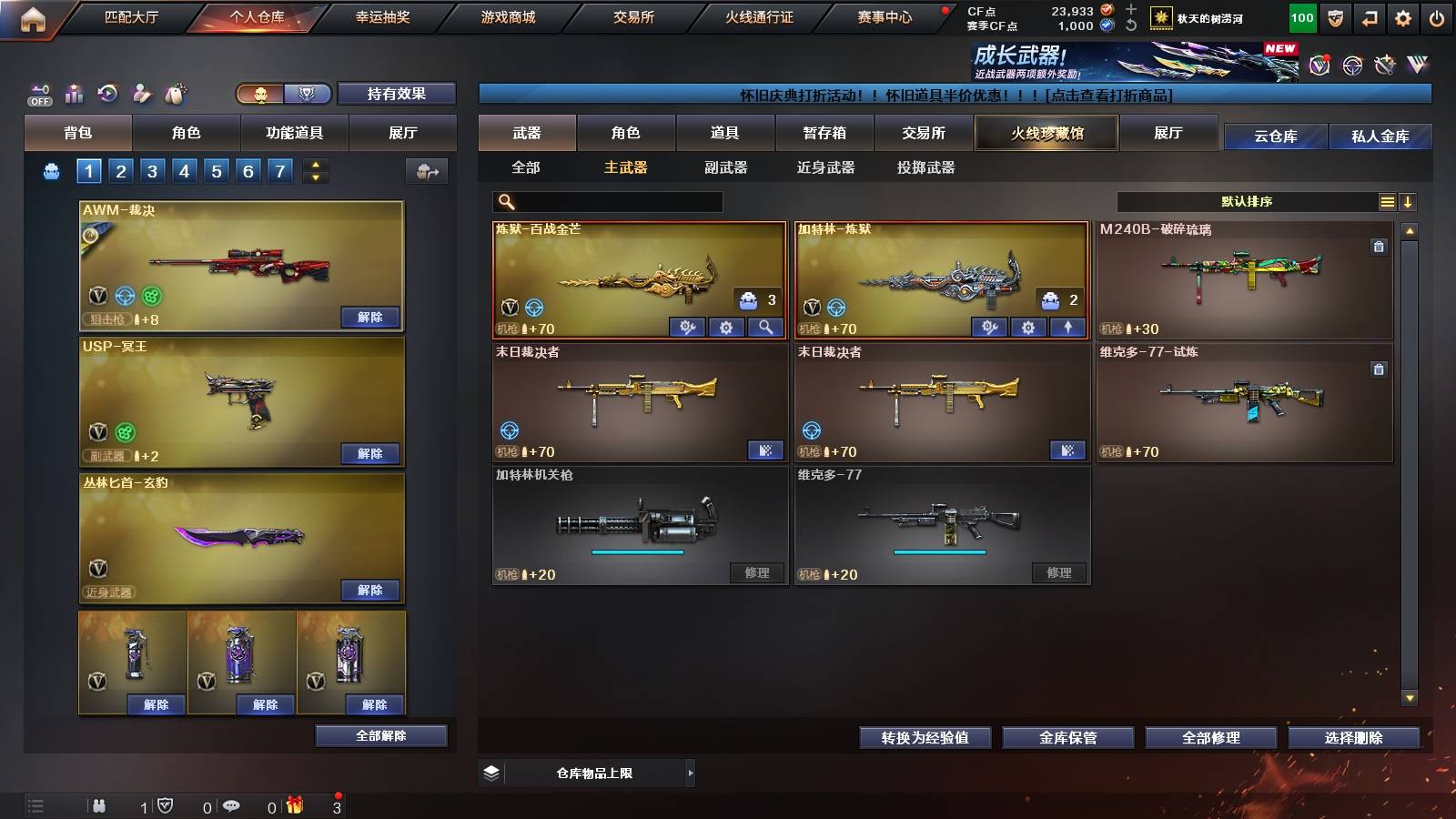Open the replay/history icon above the backpack panel

pyautogui.click(x=108, y=93)
